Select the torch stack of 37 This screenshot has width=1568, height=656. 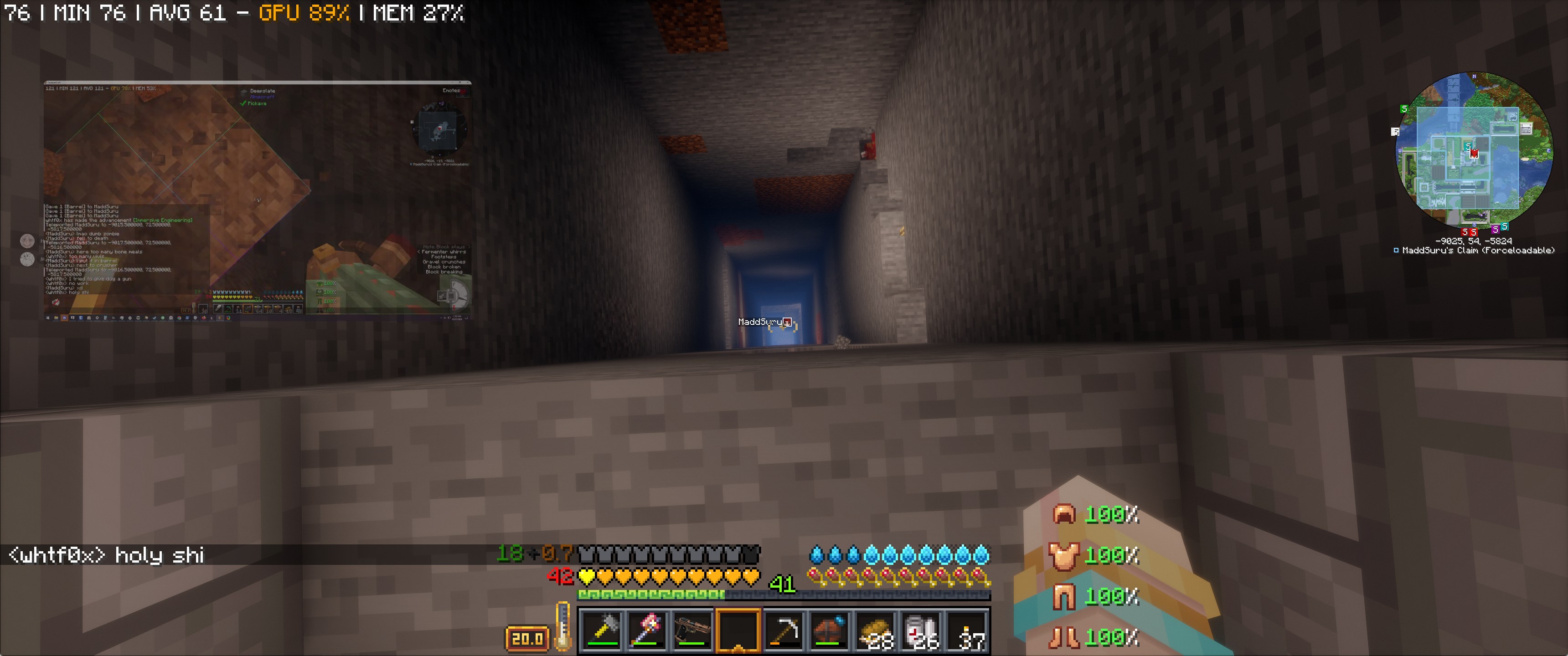coord(966,630)
